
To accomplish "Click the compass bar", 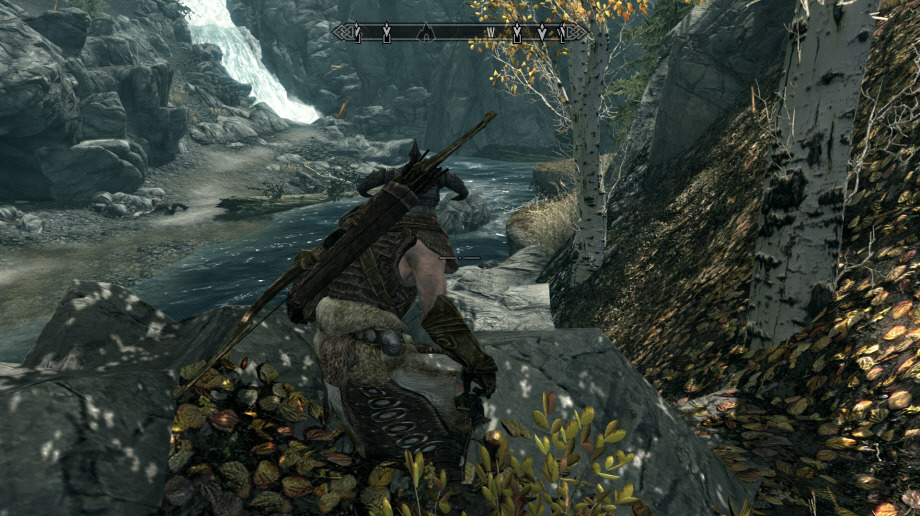I will point(460,32).
